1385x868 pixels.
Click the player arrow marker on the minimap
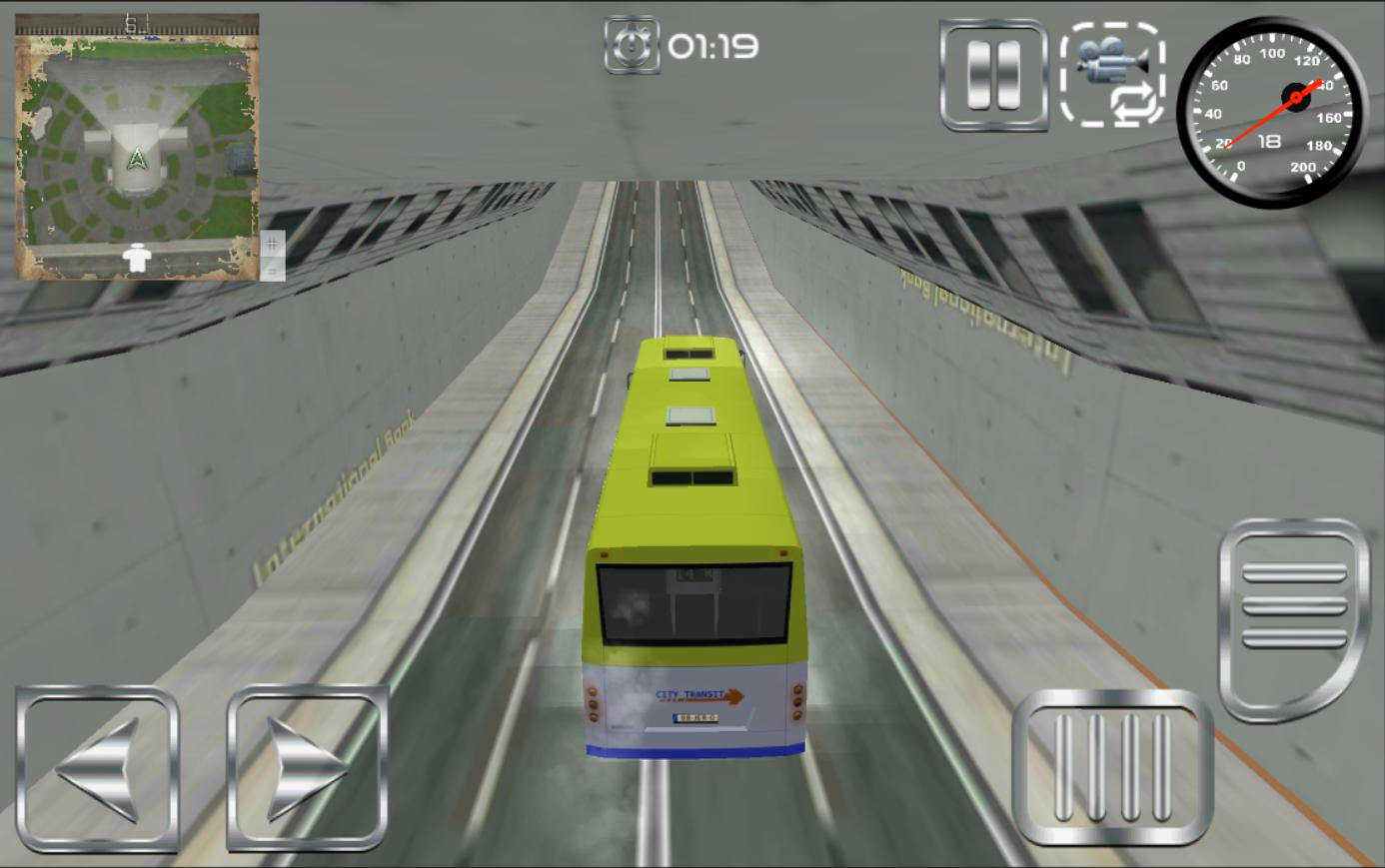tap(138, 160)
